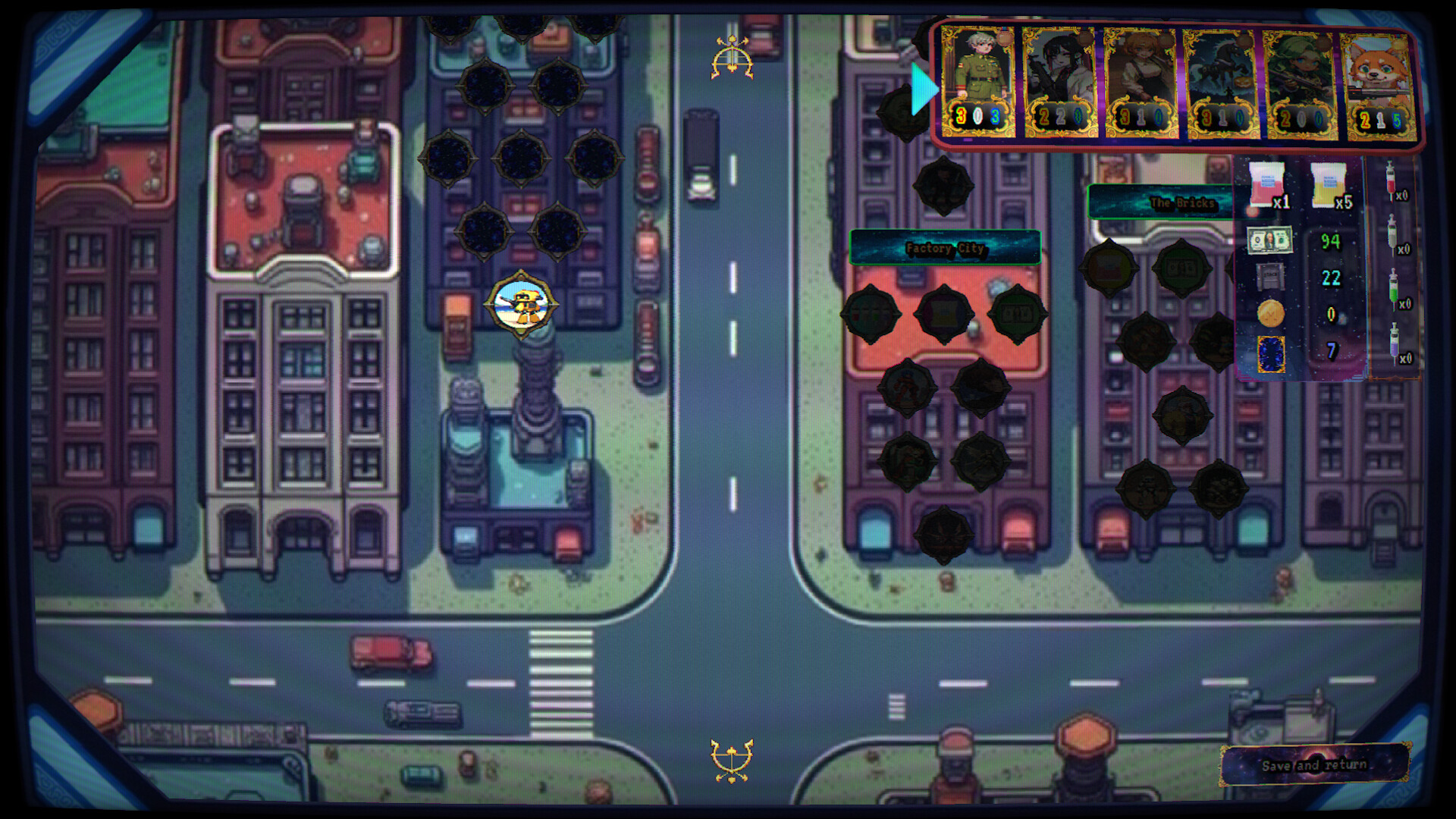Click the cyan arrow beside the card hand
The image size is (1456, 819).
point(923,89)
